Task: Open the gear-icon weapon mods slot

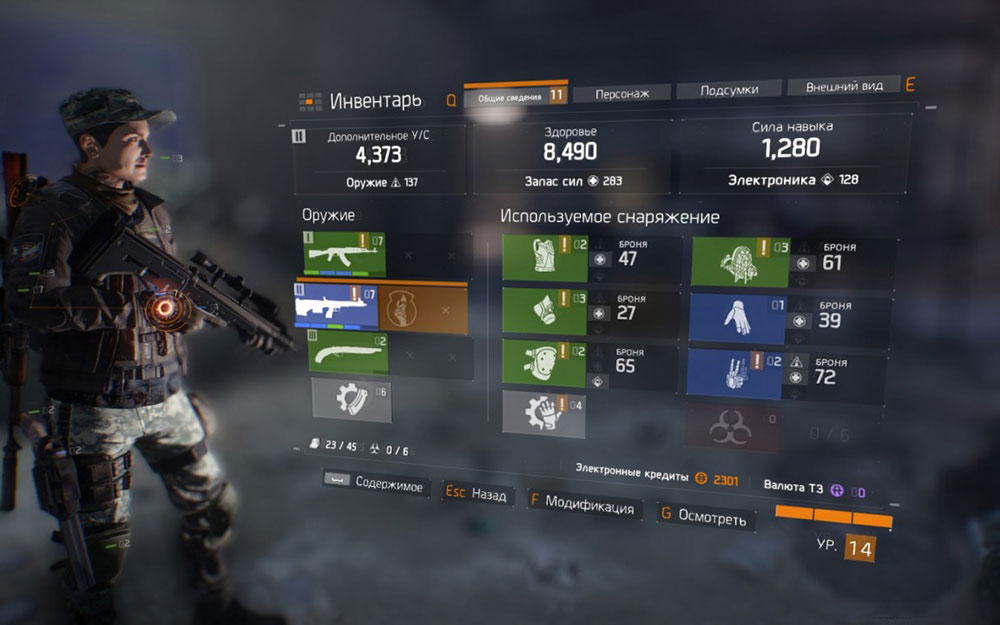Action: [x=350, y=400]
